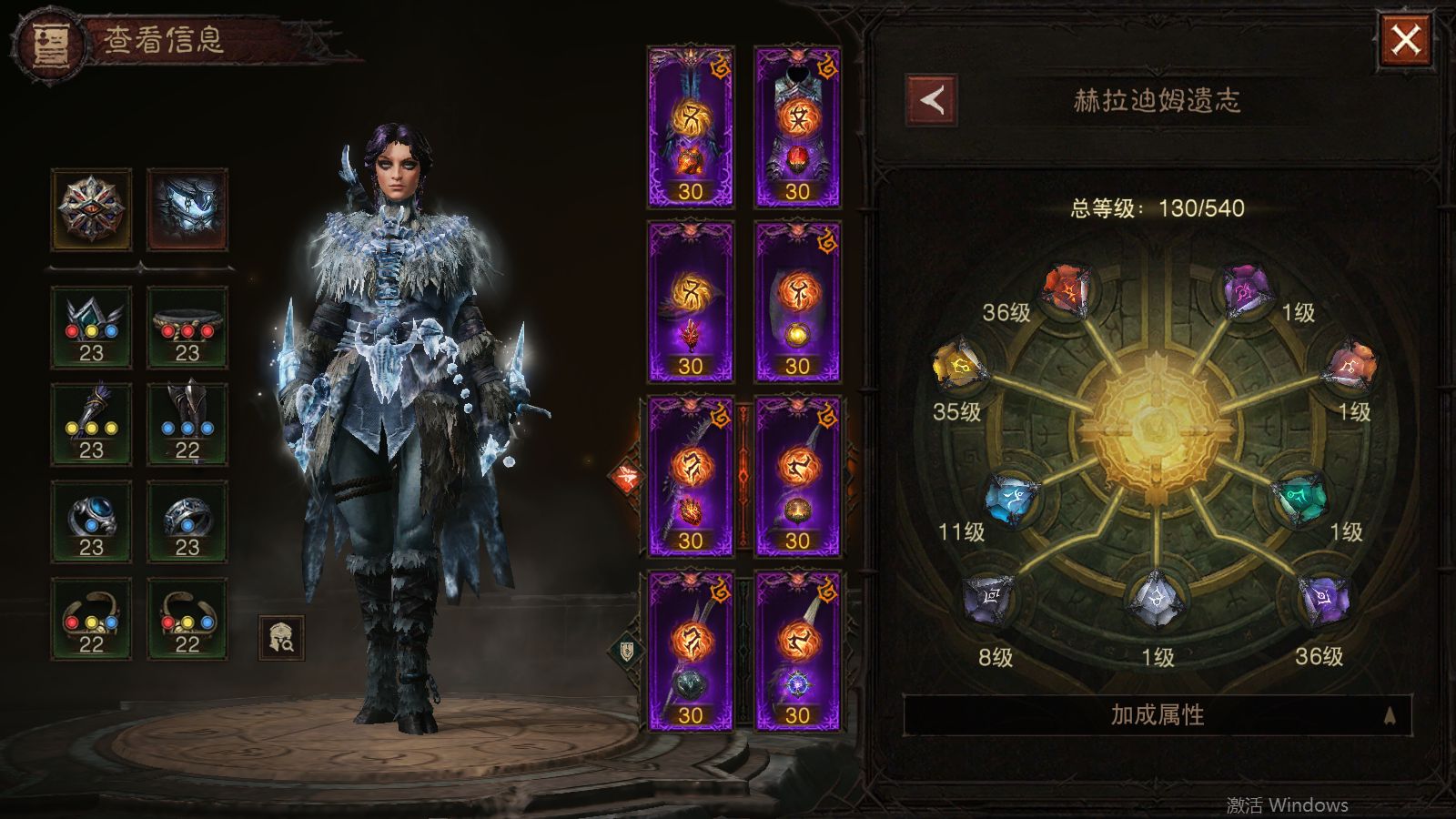
Task: Select the pink gem on the wheel
Action: click(x=1352, y=367)
